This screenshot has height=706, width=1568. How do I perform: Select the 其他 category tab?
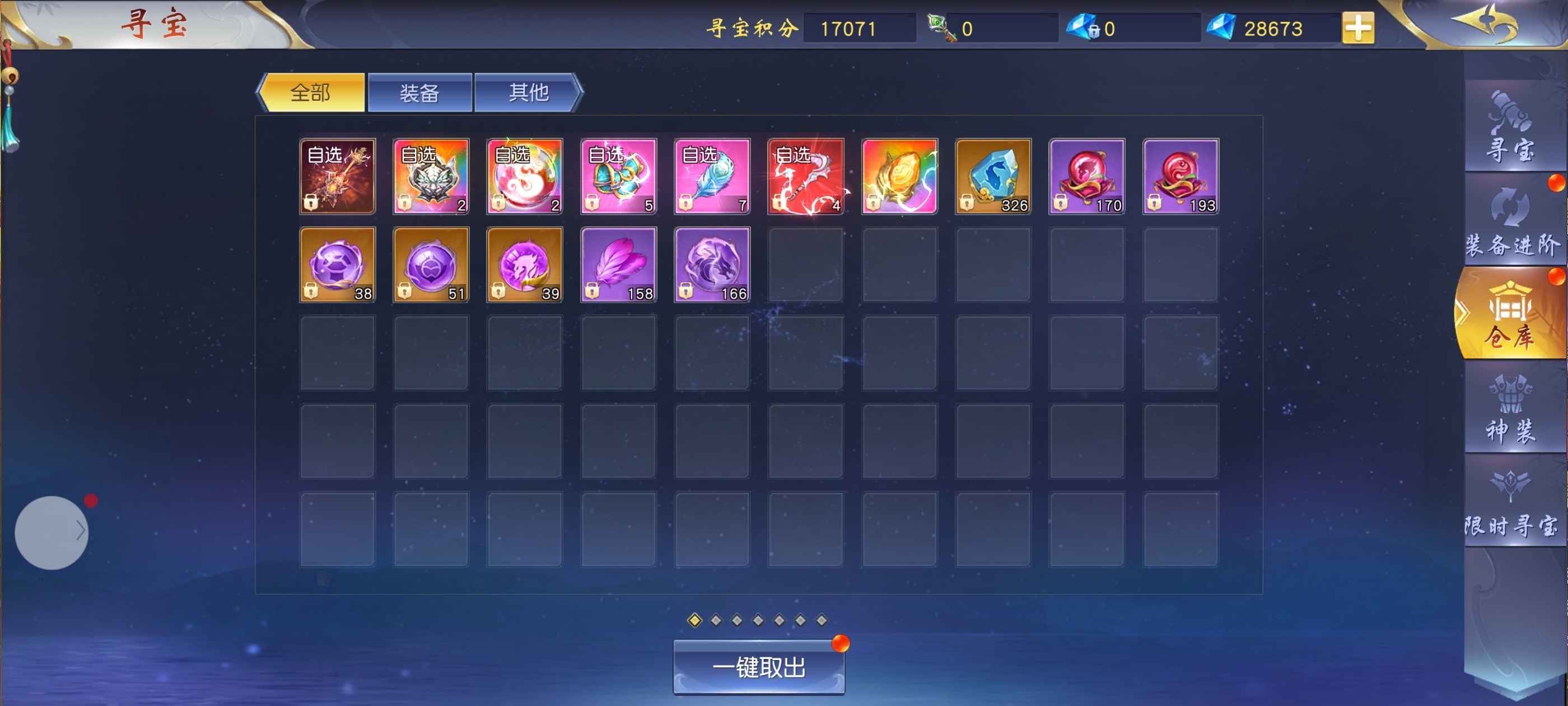click(x=528, y=93)
